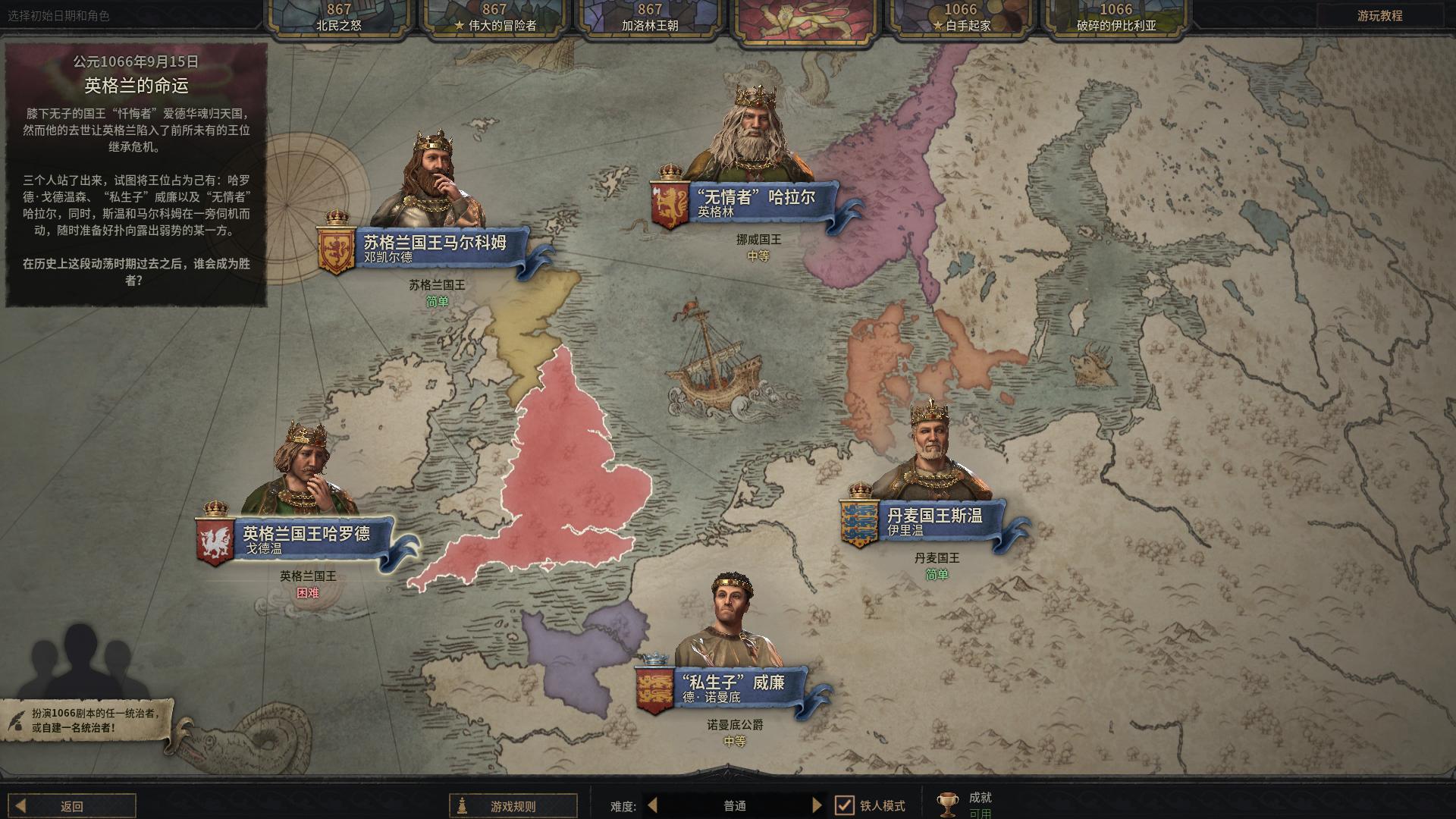This screenshot has height=819, width=1456.
Task: Select the 1066 白手起家 bookmark
Action: [960, 17]
